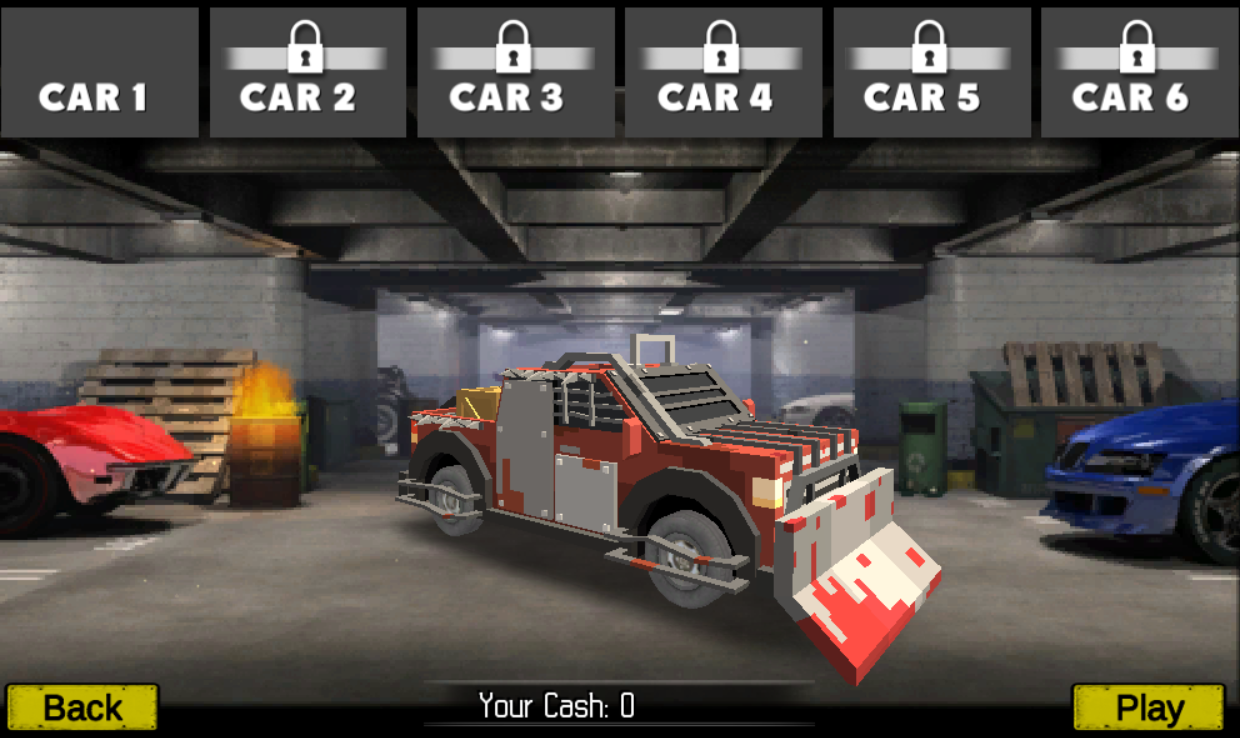Open the locked Car 6 tile
This screenshot has width=1240, height=738.
point(1139,73)
